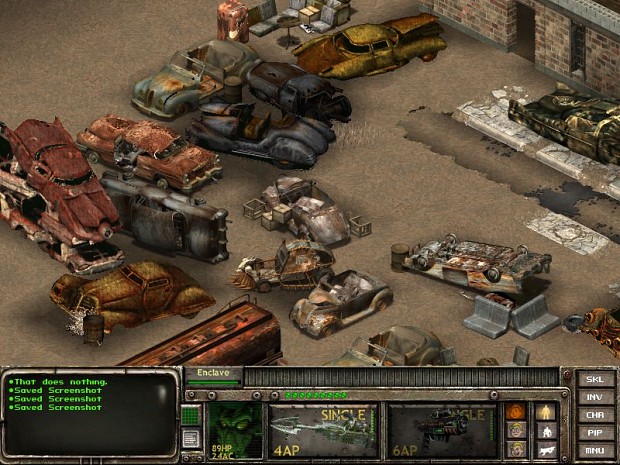The height and width of the screenshot is (465, 620).
Task: Switch to standing stance icon
Action: click(x=546, y=411)
